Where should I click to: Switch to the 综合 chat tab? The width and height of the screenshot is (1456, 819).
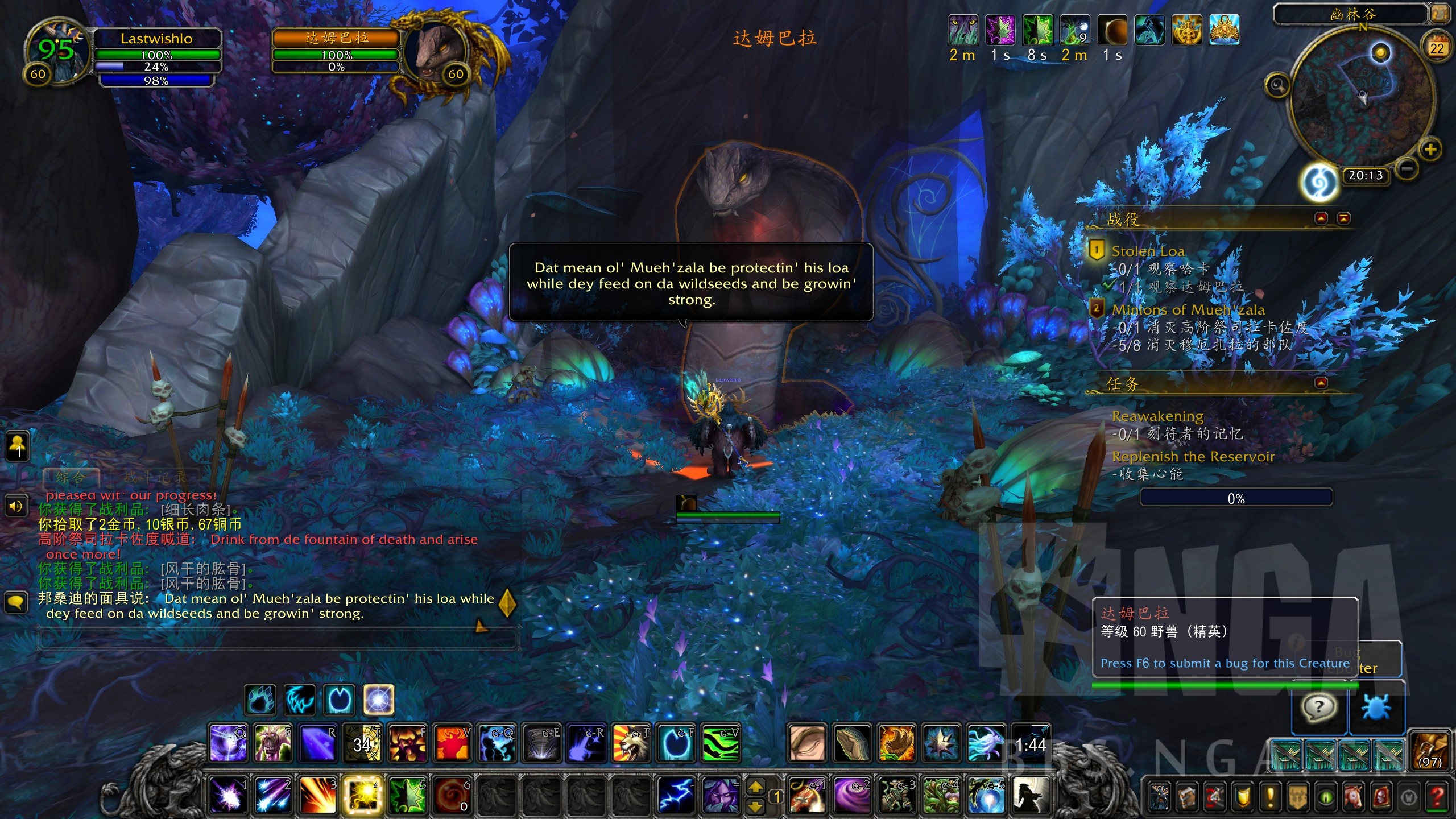coord(71,477)
